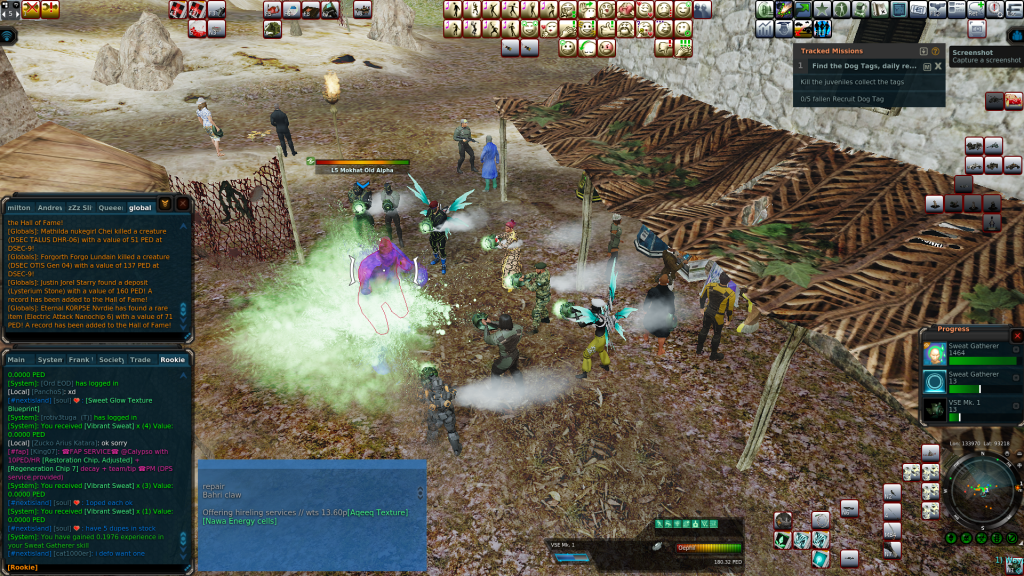Open the three silhouettes team icon
The height and width of the screenshot is (576, 1024).
[823, 29]
